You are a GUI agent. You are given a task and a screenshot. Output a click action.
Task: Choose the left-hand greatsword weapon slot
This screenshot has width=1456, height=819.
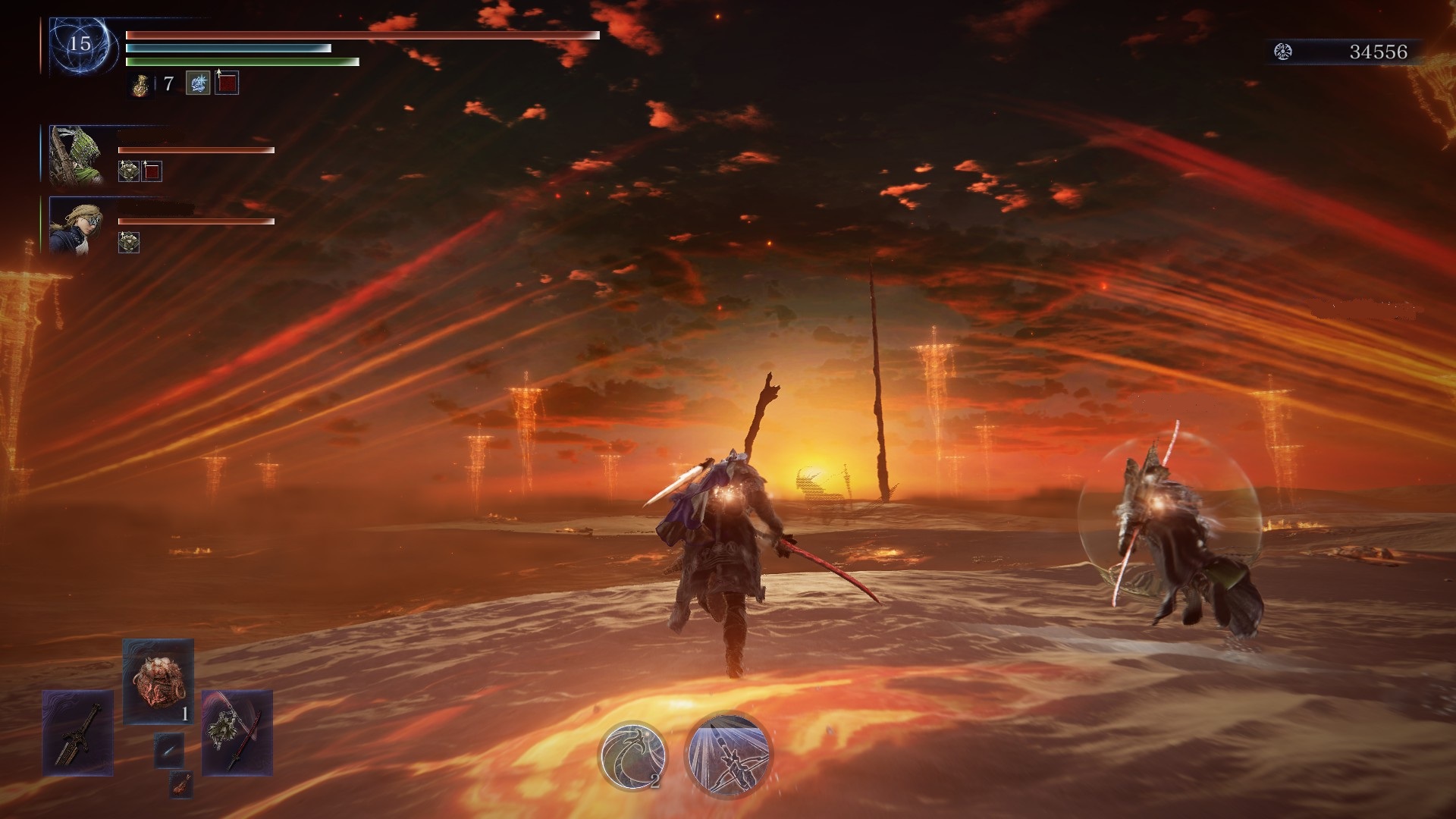[x=78, y=733]
